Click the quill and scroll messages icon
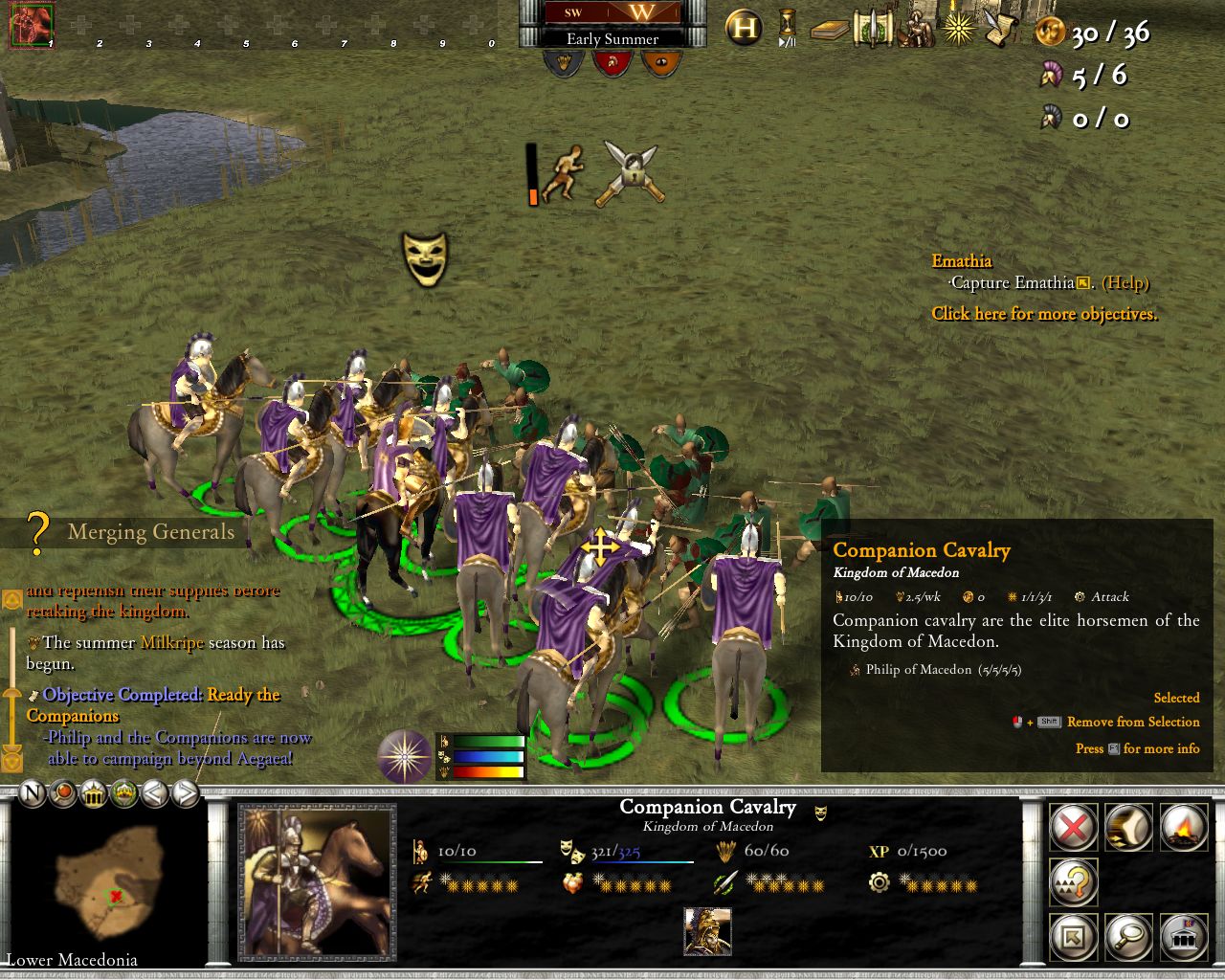1225x980 pixels. point(1002,28)
